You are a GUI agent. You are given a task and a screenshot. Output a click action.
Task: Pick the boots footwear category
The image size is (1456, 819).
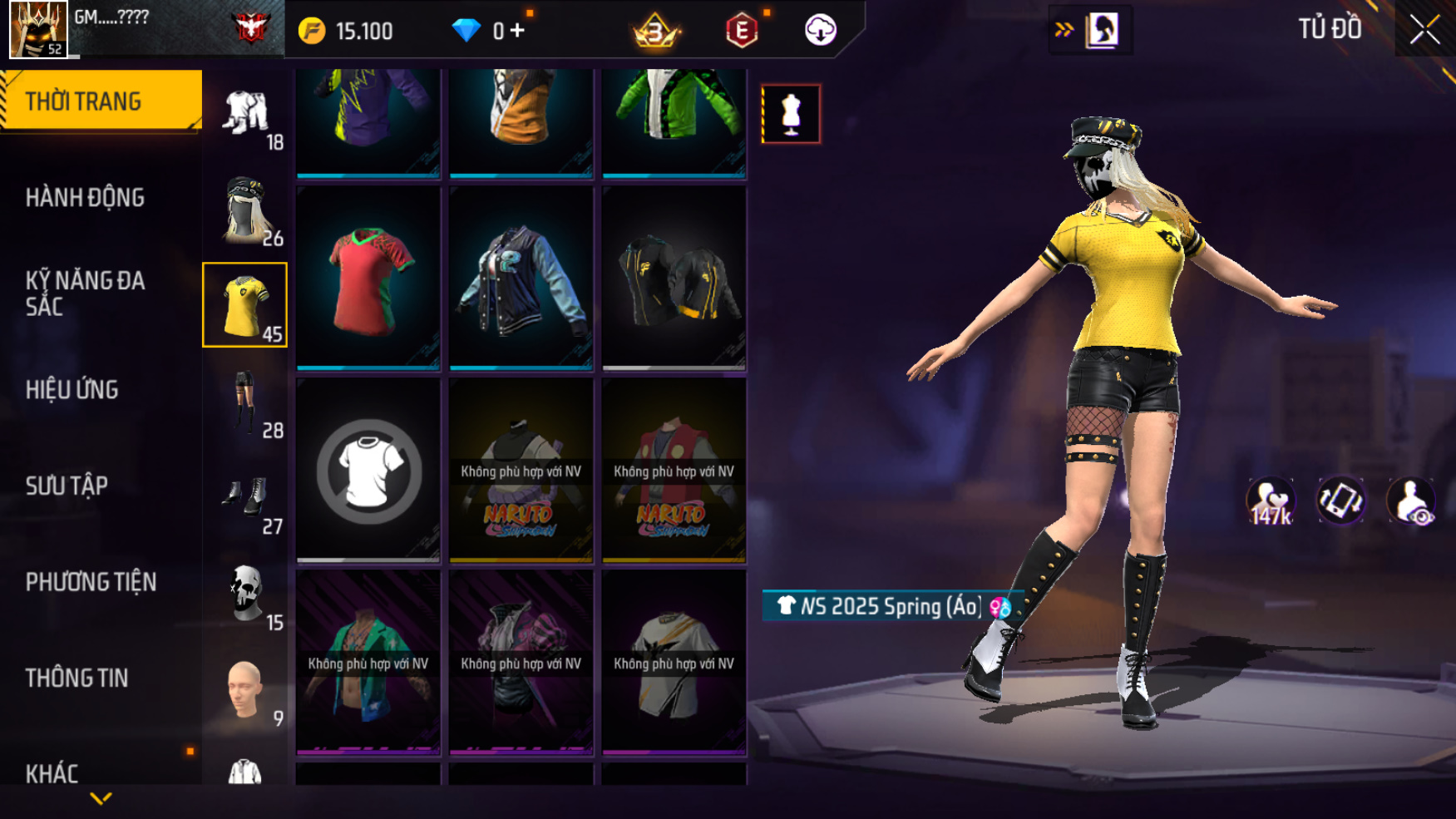point(246,499)
